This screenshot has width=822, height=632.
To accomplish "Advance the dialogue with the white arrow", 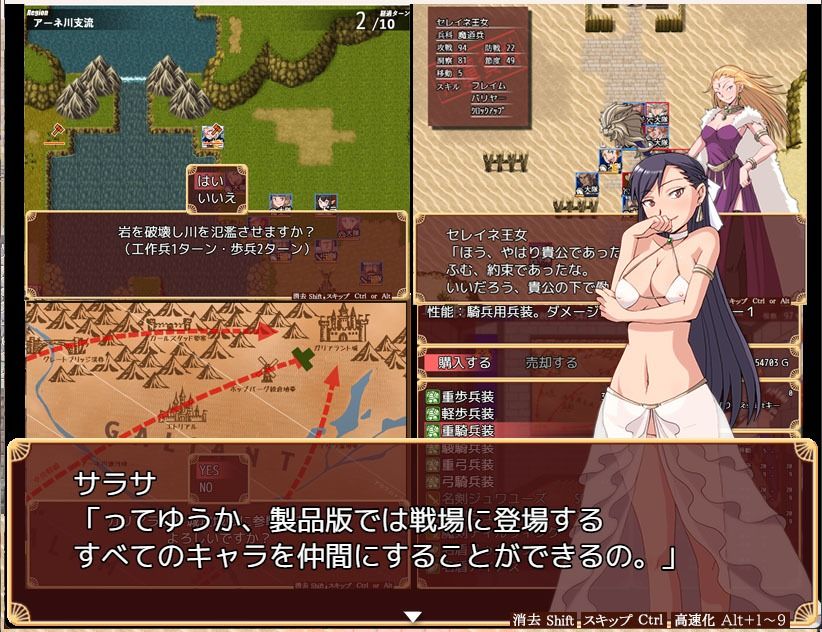I will (x=413, y=617).
